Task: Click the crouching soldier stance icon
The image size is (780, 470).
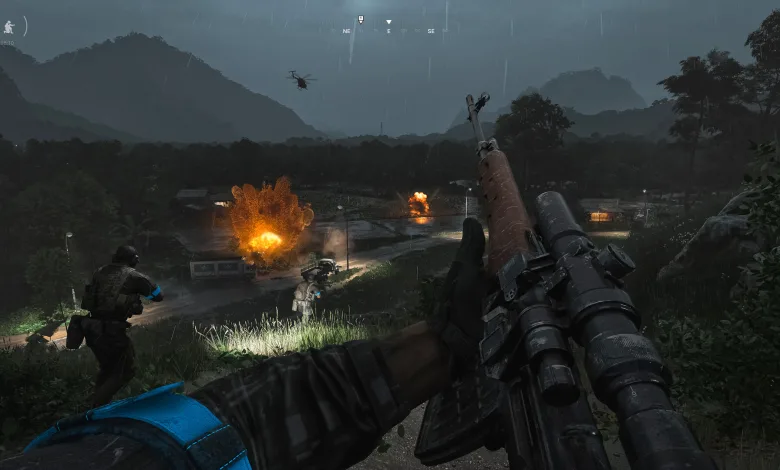Action: coord(9,27)
